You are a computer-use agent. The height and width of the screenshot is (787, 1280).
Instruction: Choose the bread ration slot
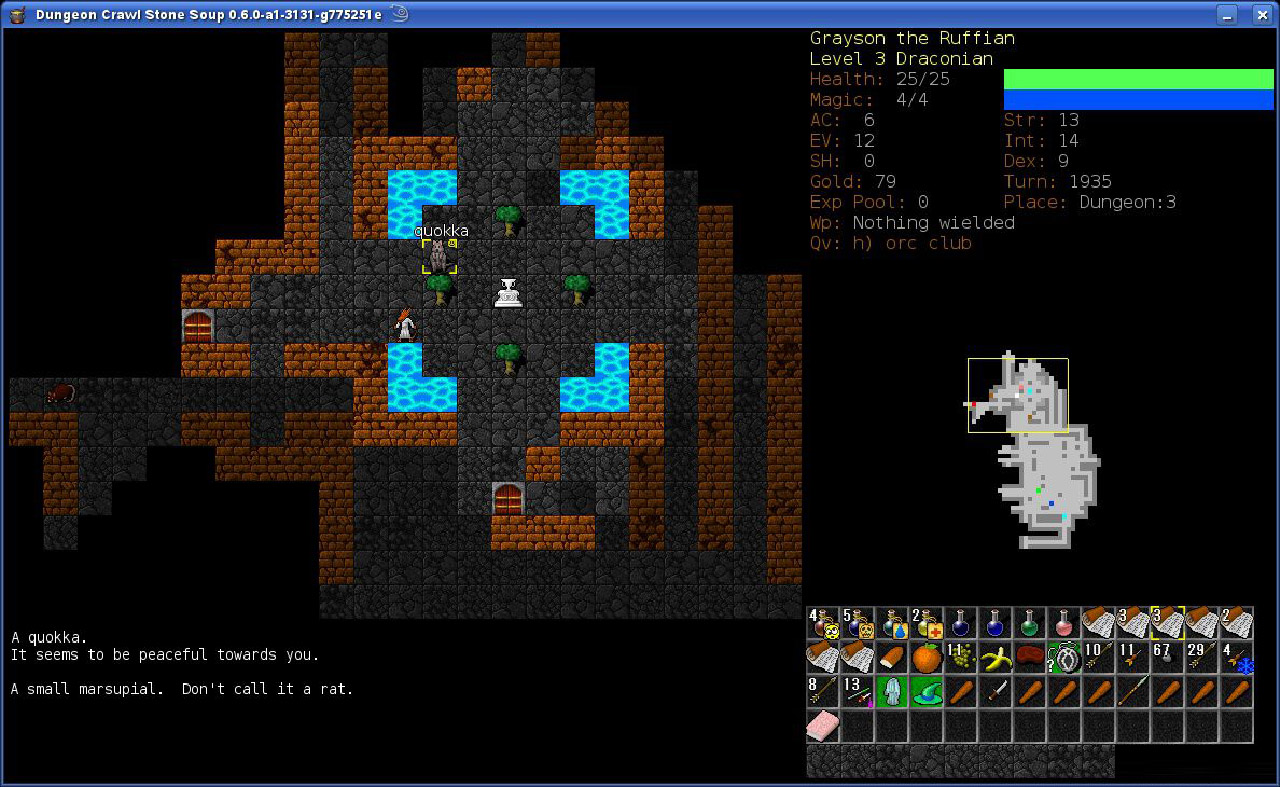point(893,658)
